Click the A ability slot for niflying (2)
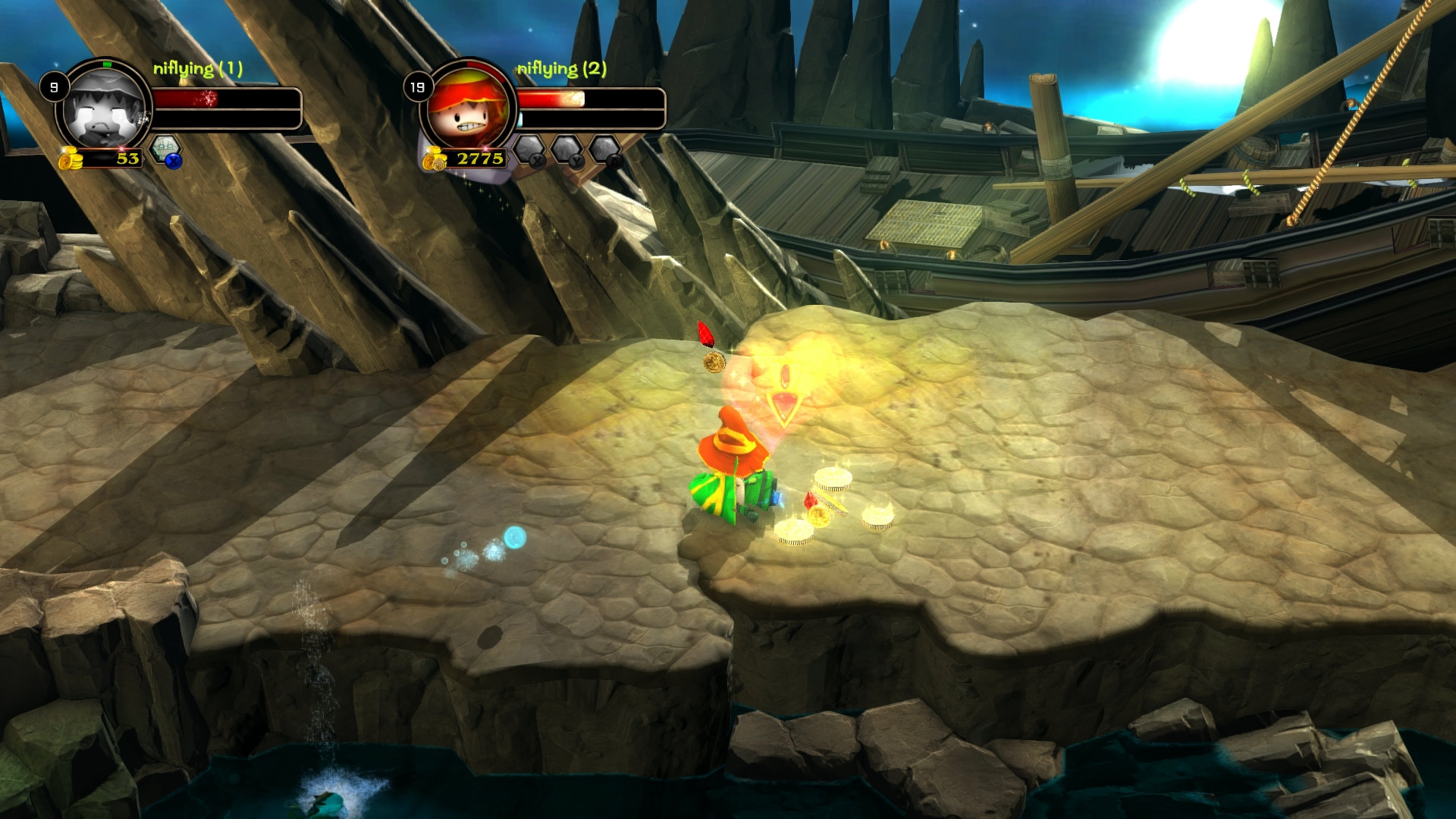 [x=604, y=149]
